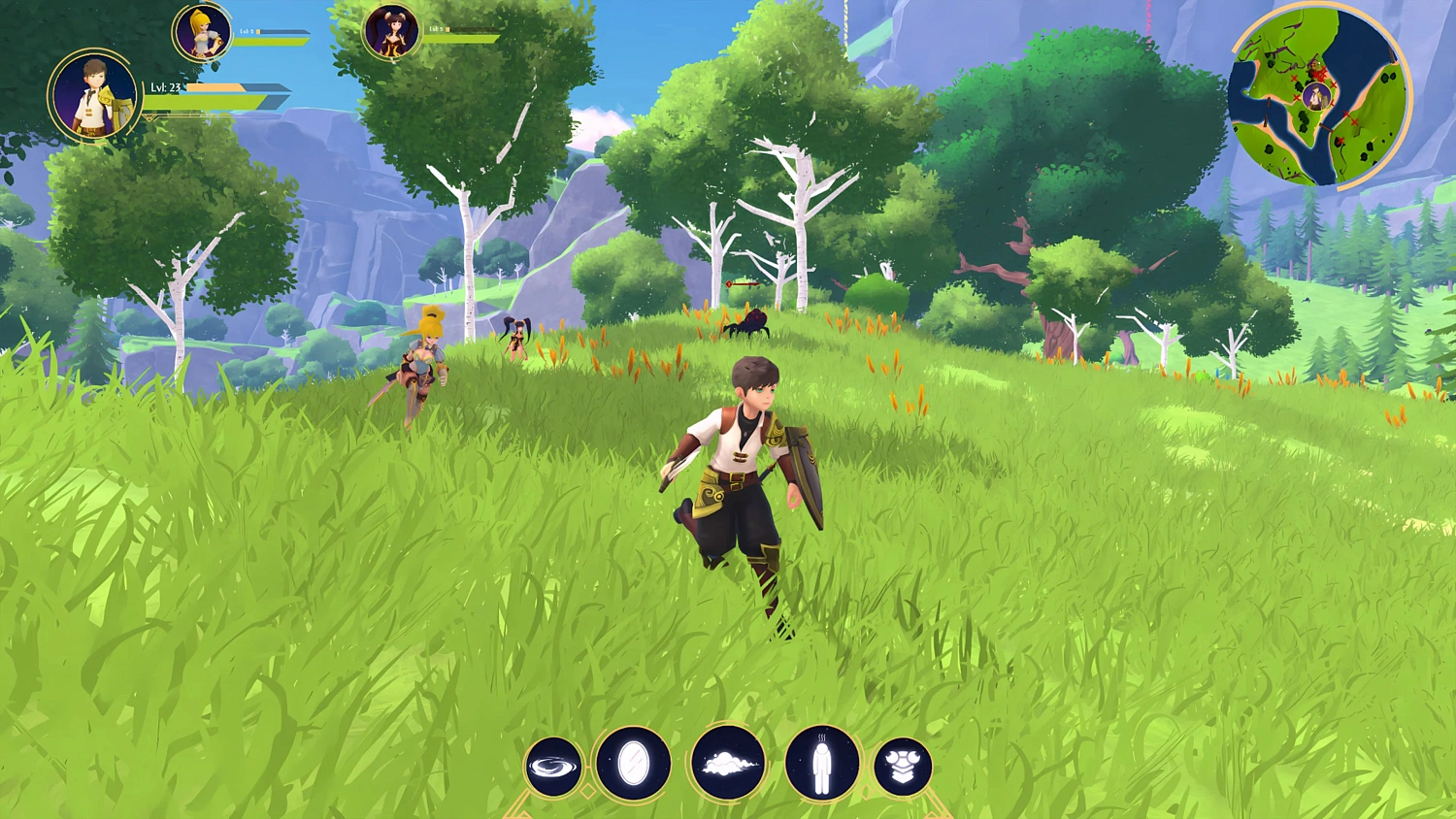This screenshot has height=819, width=1456.
Task: Click the cloud ability icon on the hotbar
Action: (x=728, y=766)
